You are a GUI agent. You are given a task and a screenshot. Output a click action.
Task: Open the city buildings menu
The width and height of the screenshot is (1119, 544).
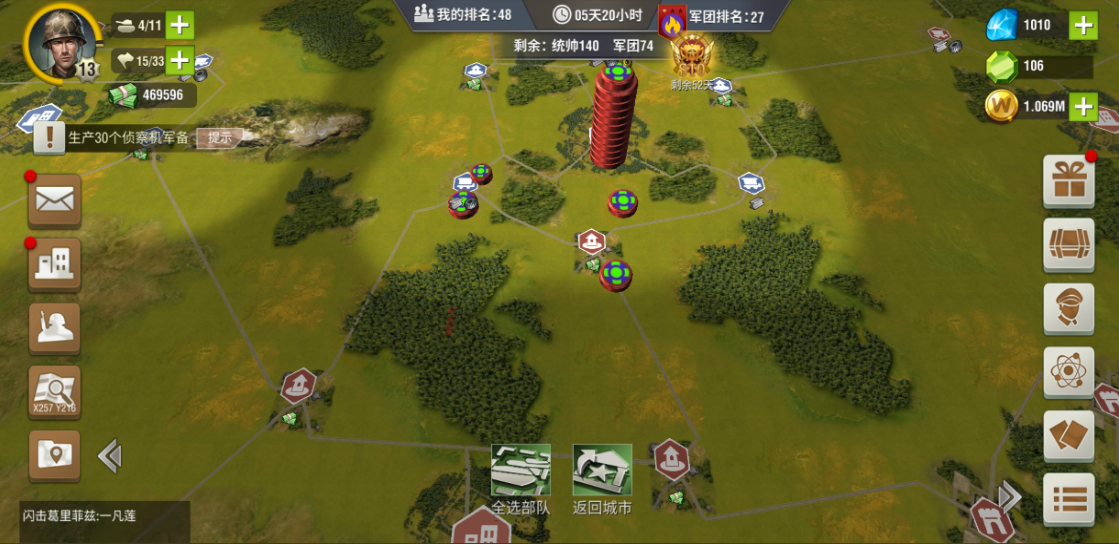[x=55, y=264]
